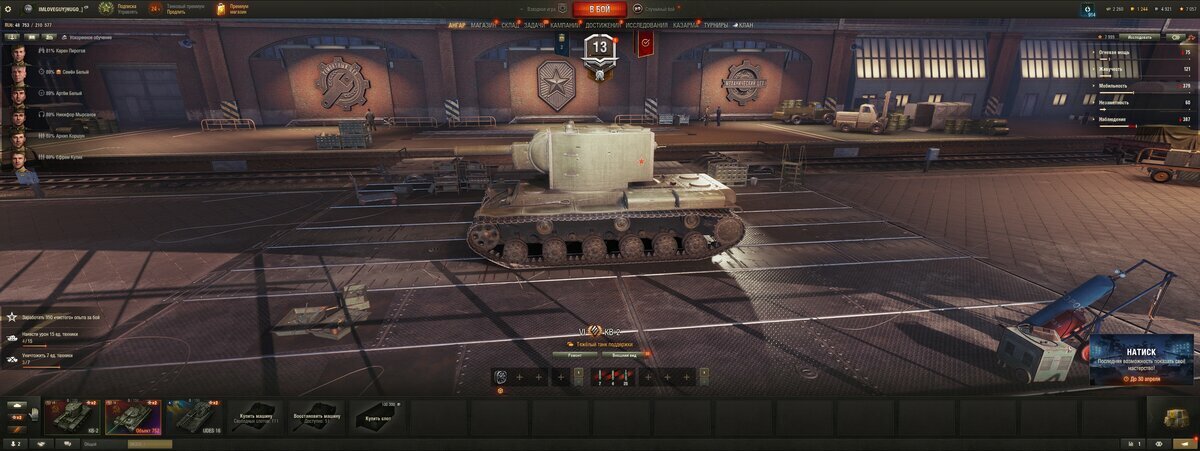Open the «Склад» tab

[510, 25]
